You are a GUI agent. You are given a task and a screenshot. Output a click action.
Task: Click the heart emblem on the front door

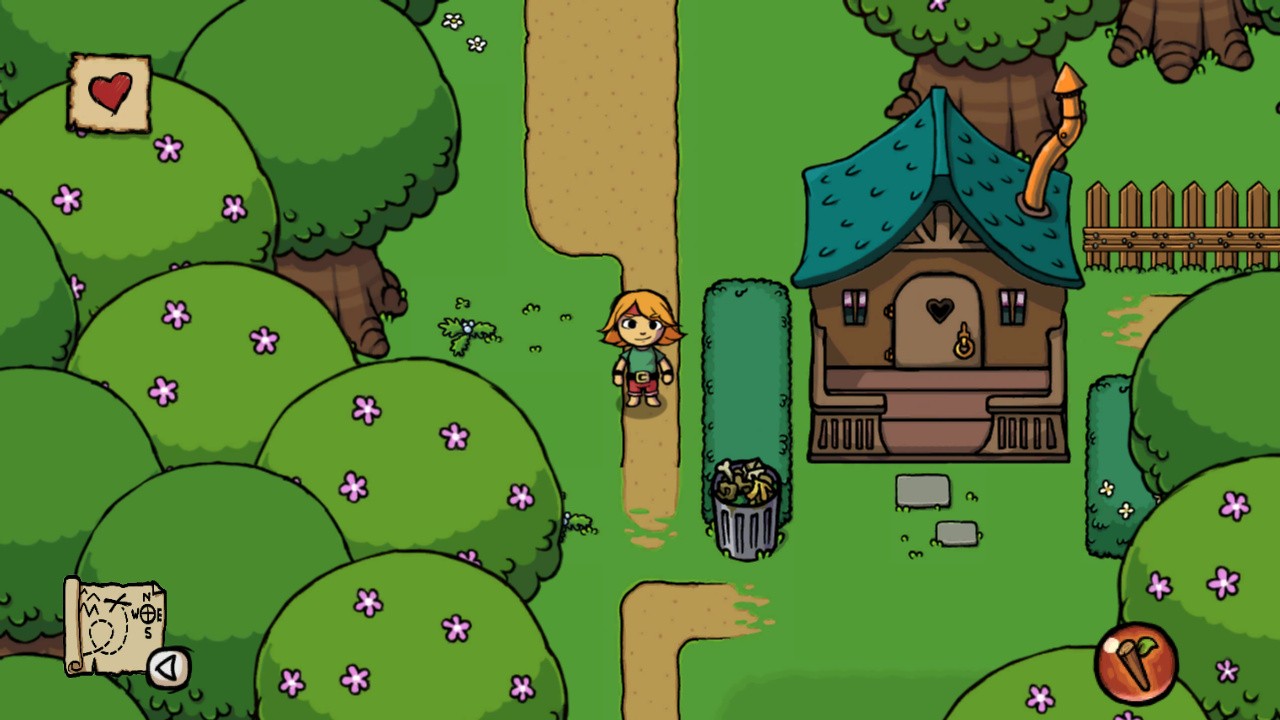(939, 311)
